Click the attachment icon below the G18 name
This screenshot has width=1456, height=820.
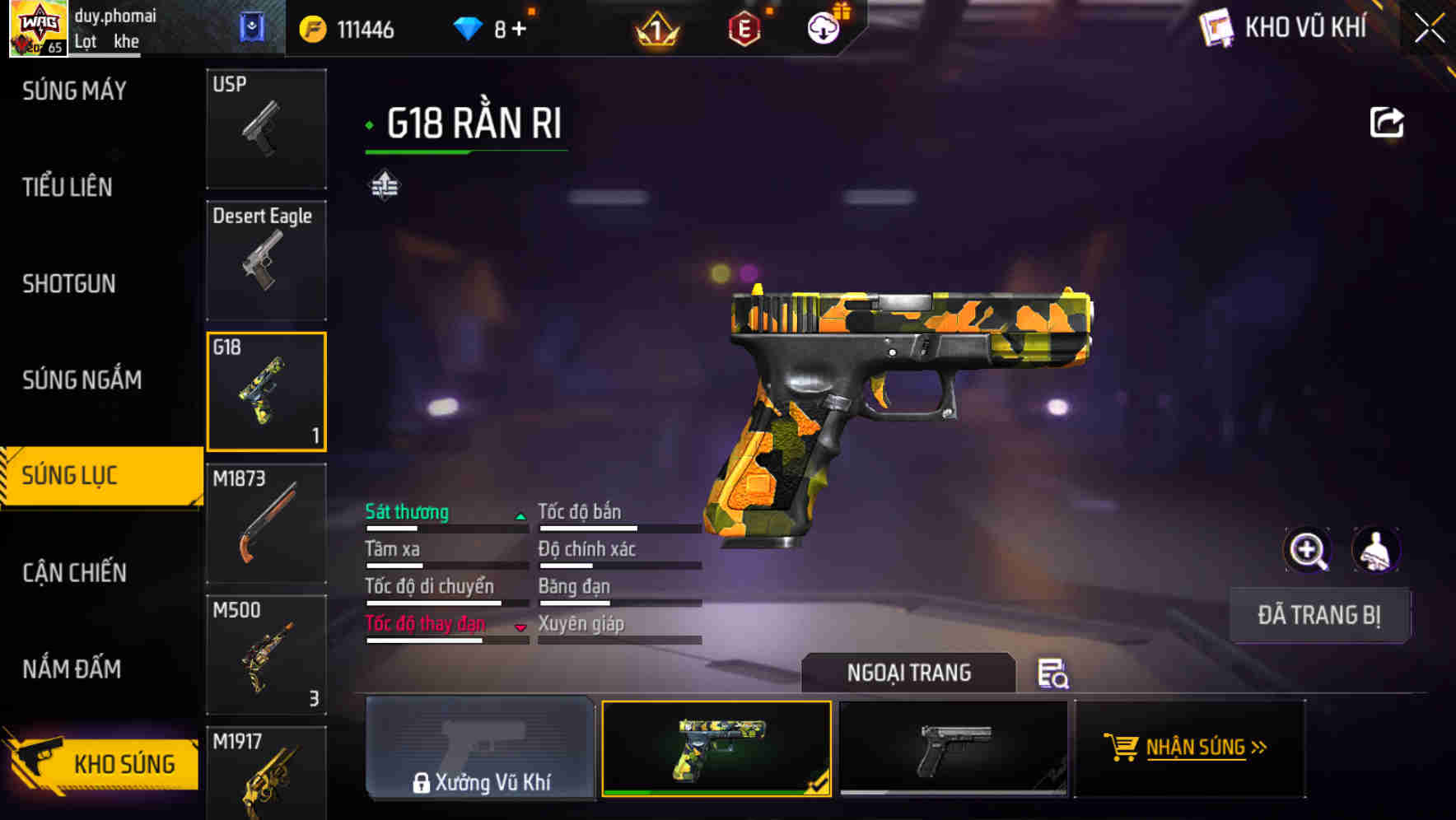click(385, 185)
